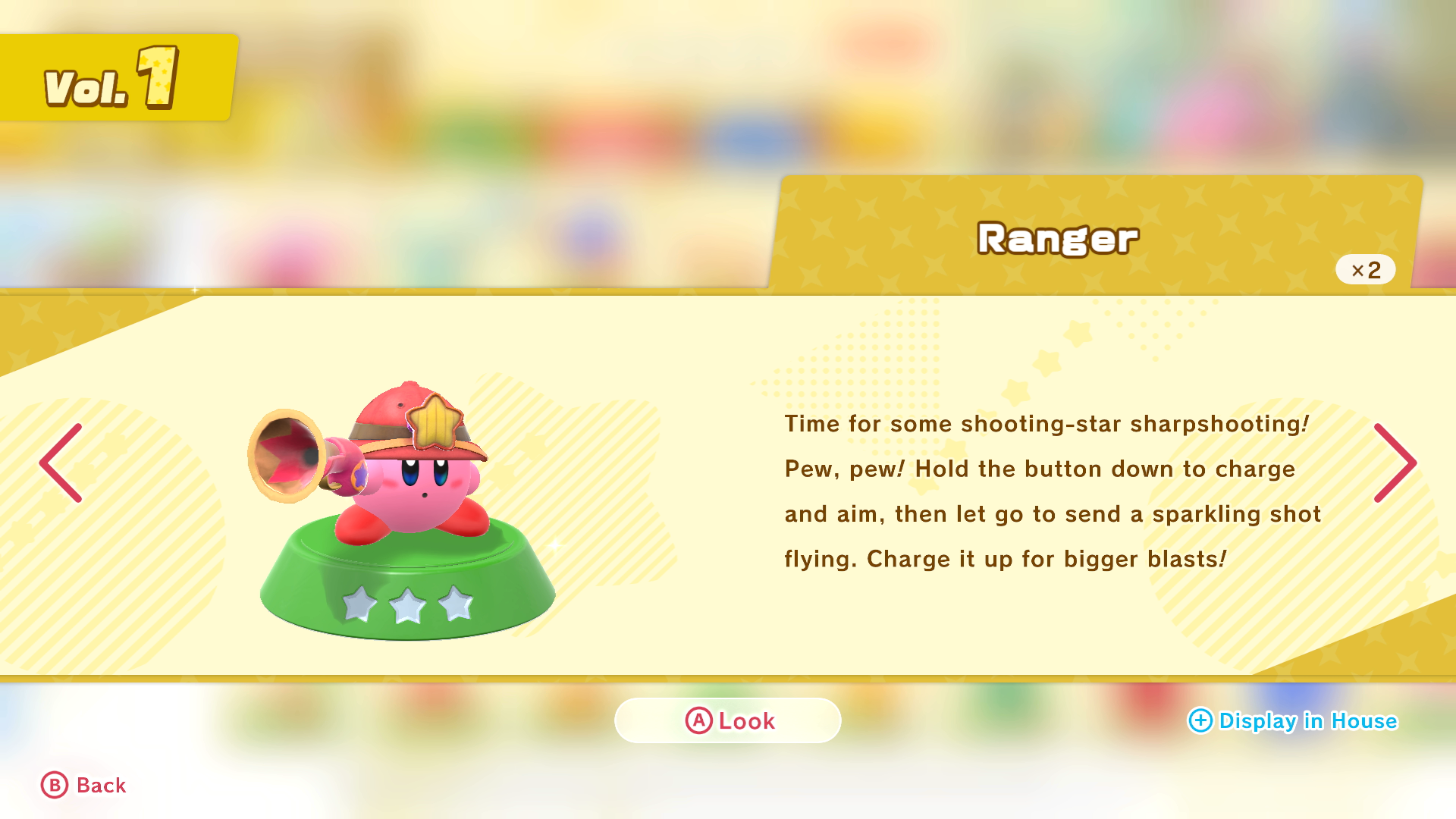
Task: Go Back to the previous screen
Action: (83, 785)
